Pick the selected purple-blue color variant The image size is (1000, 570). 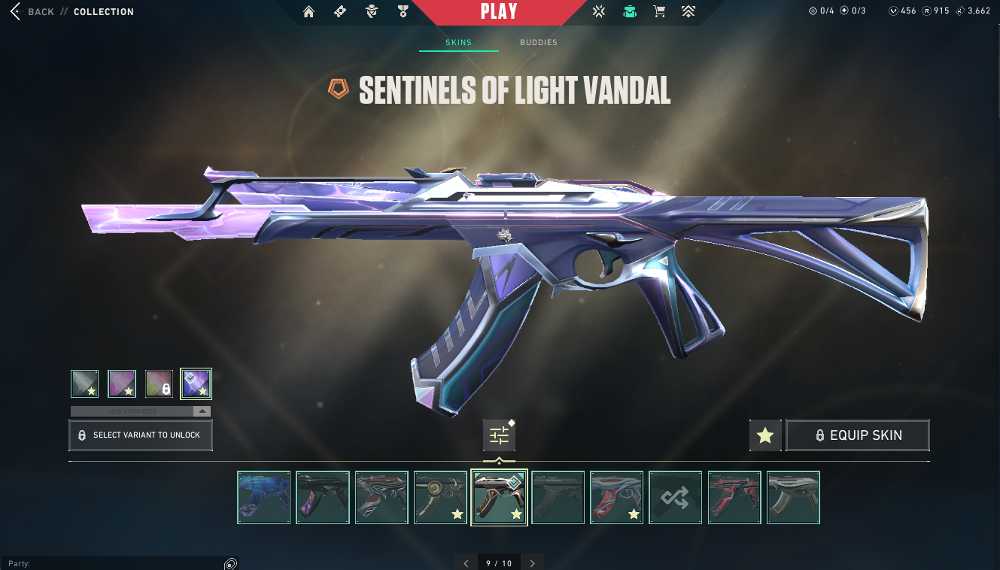[196, 384]
